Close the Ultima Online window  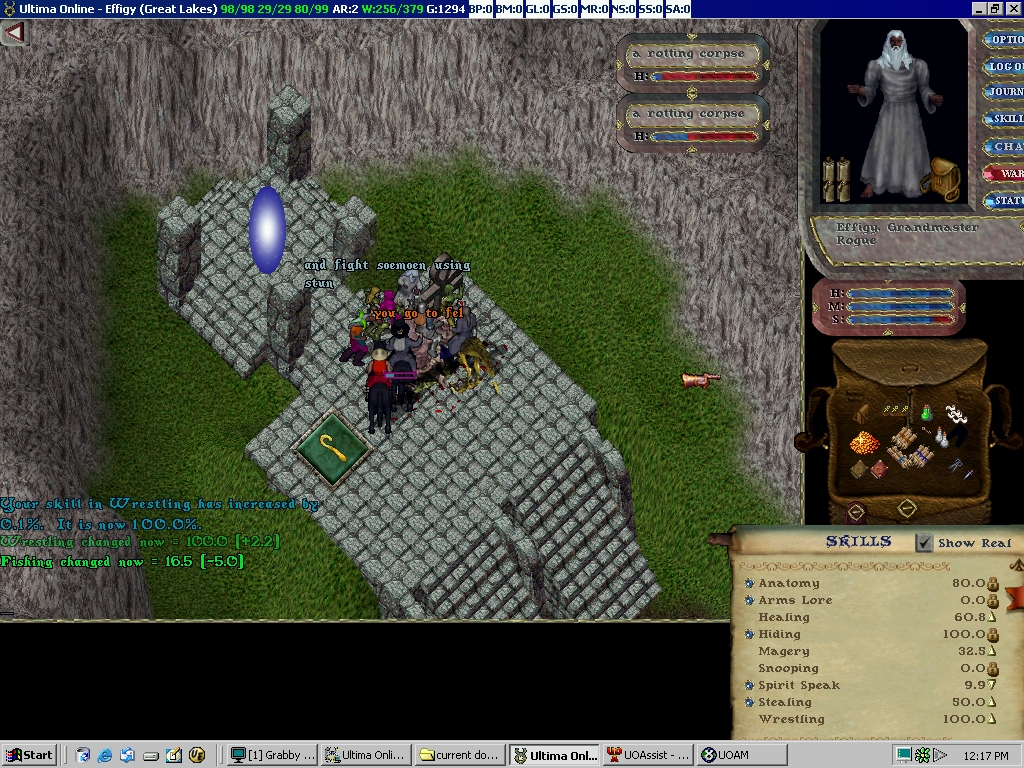tap(1013, 9)
